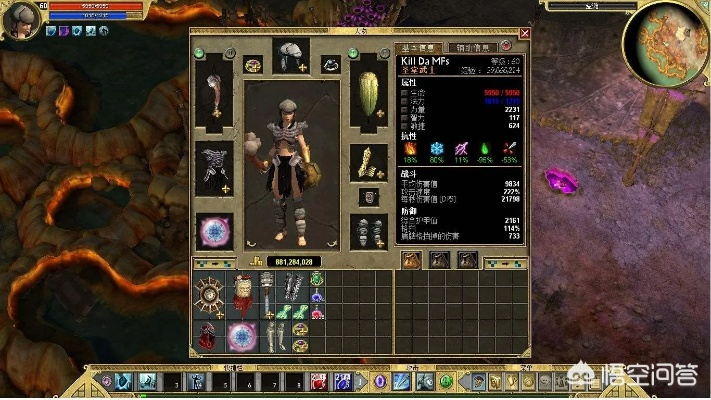Select the equipped shield slot
Viewport: 711px width, 400px height.
[x=369, y=96]
